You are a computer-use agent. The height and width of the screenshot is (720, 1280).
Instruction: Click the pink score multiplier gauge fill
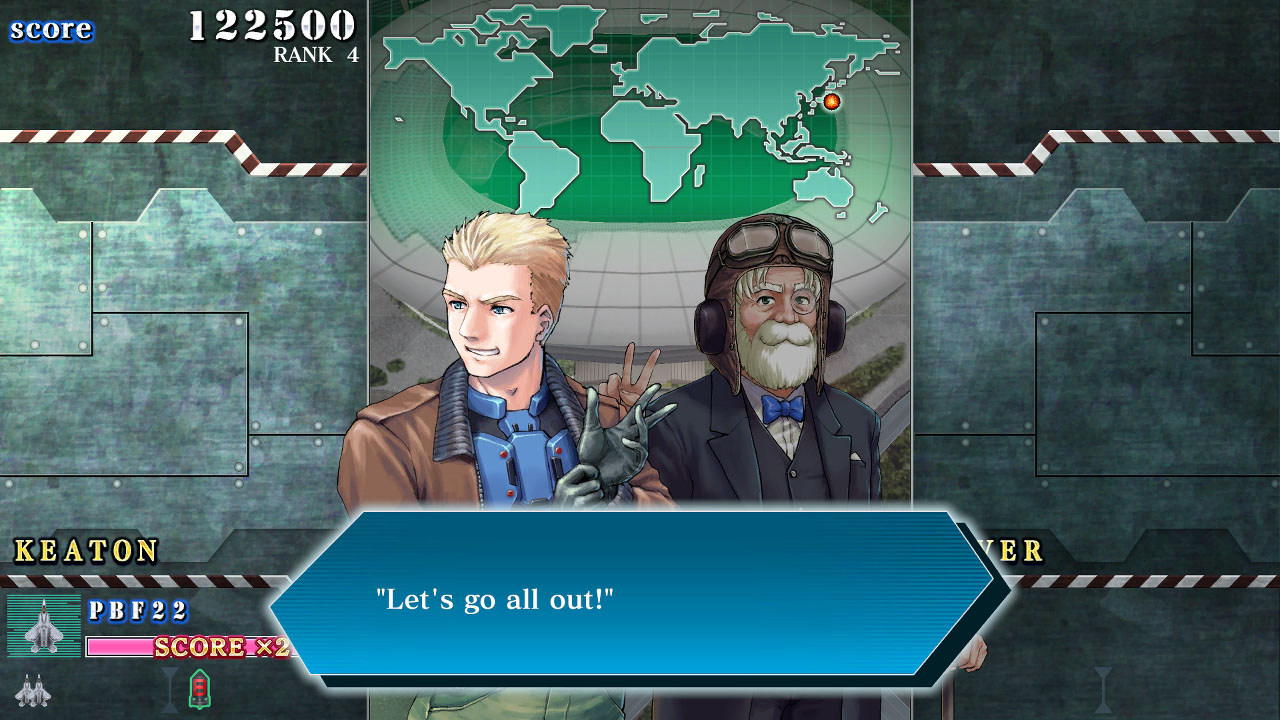click(x=118, y=646)
